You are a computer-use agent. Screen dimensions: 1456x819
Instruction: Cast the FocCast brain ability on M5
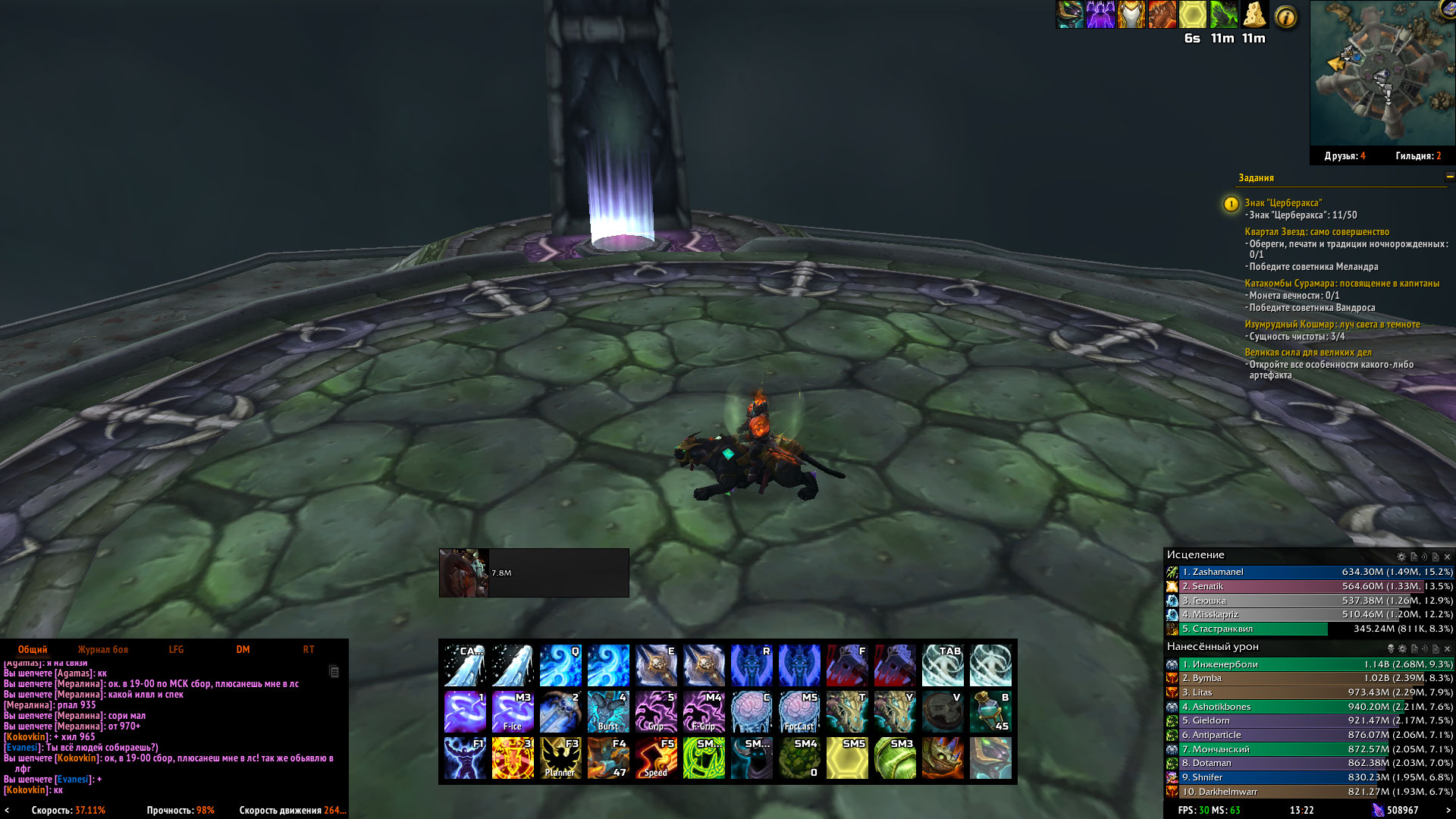(799, 711)
